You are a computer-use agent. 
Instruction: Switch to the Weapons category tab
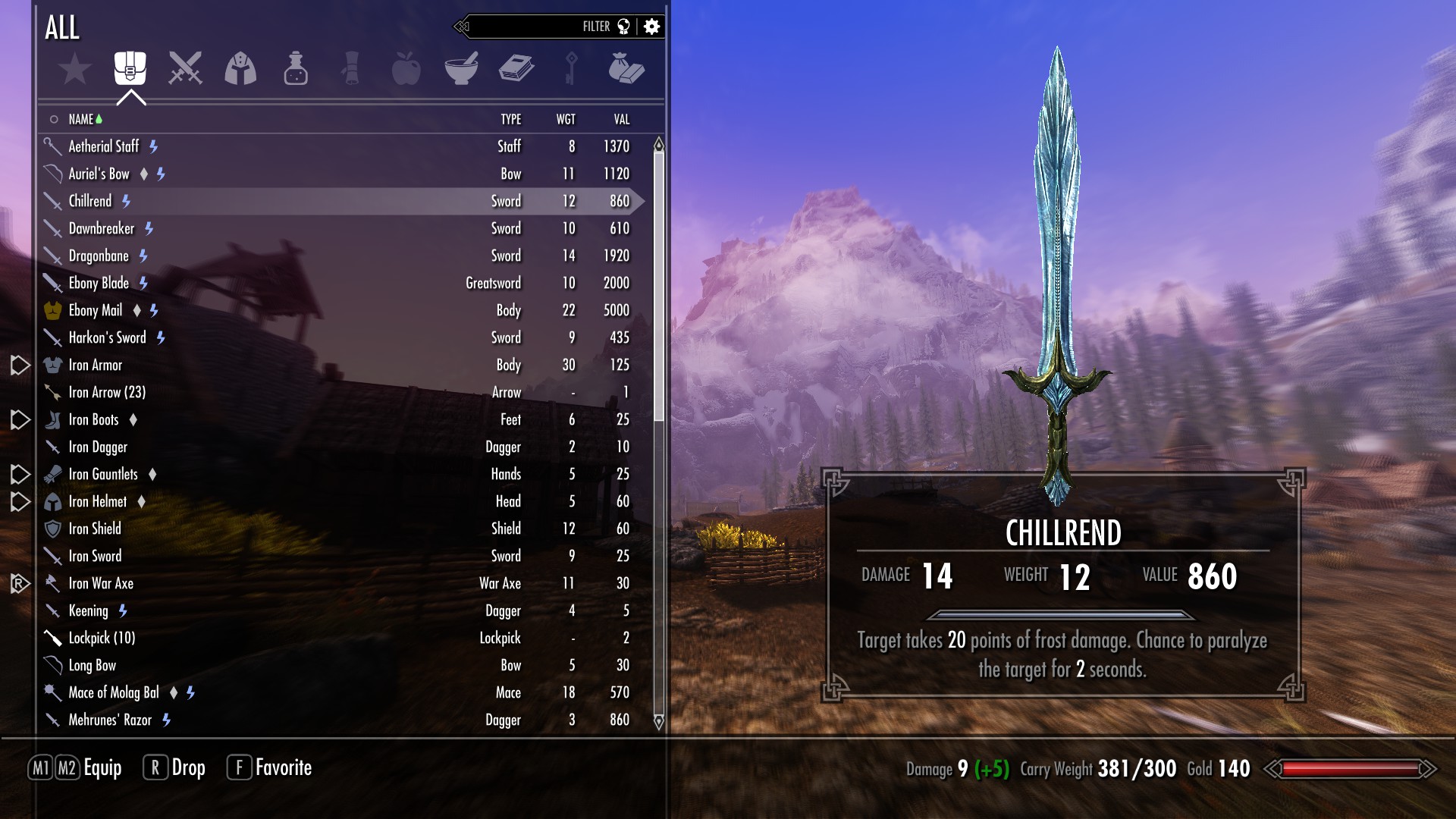pyautogui.click(x=185, y=68)
